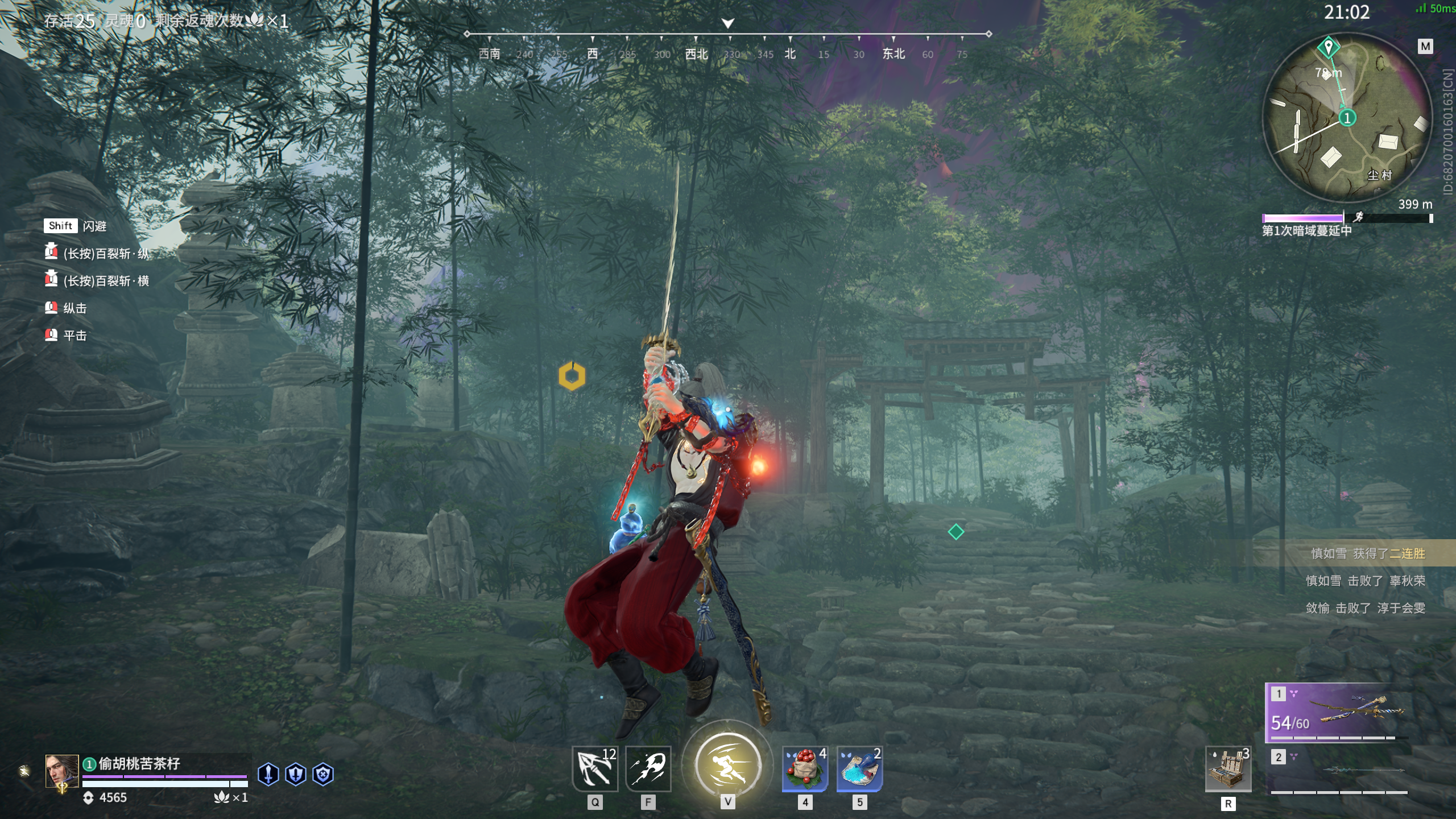The width and height of the screenshot is (1456, 819).
Task: Trigger the golden ultimate ability icon
Action: pyautogui.click(x=728, y=765)
